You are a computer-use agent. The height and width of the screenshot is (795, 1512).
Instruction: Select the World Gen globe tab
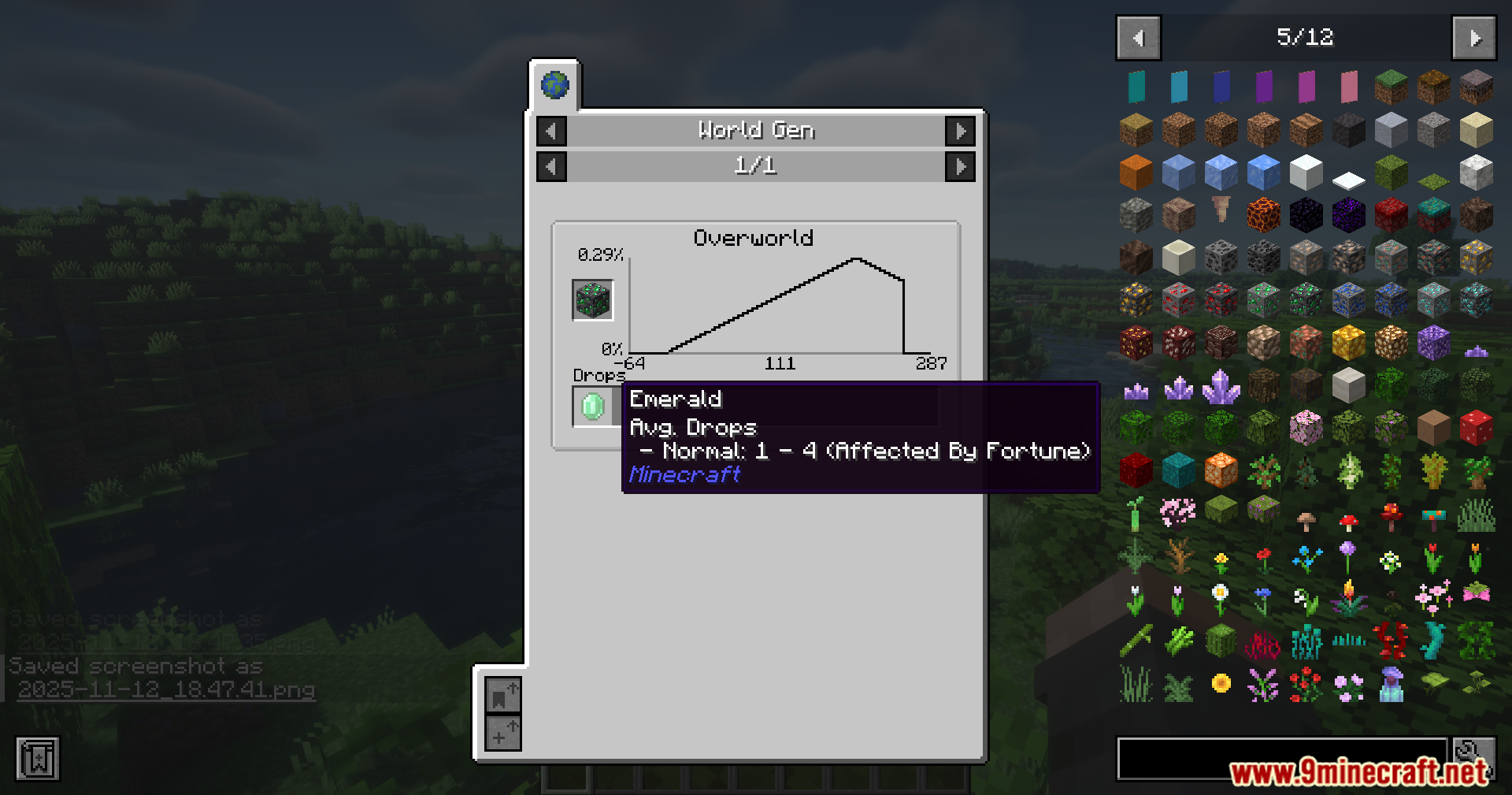555,85
